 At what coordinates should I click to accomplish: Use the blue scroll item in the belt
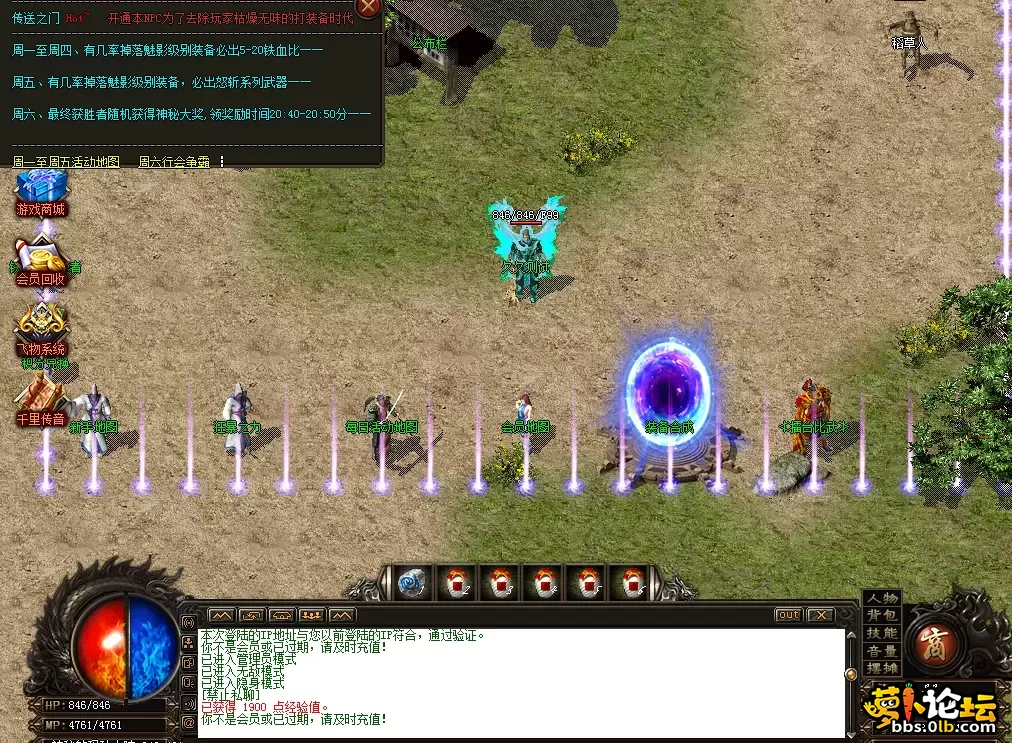click(411, 584)
